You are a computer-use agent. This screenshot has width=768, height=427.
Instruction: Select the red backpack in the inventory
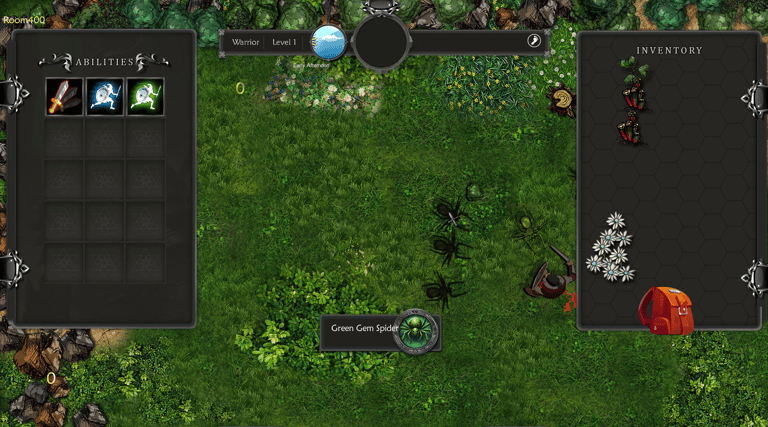coord(666,310)
